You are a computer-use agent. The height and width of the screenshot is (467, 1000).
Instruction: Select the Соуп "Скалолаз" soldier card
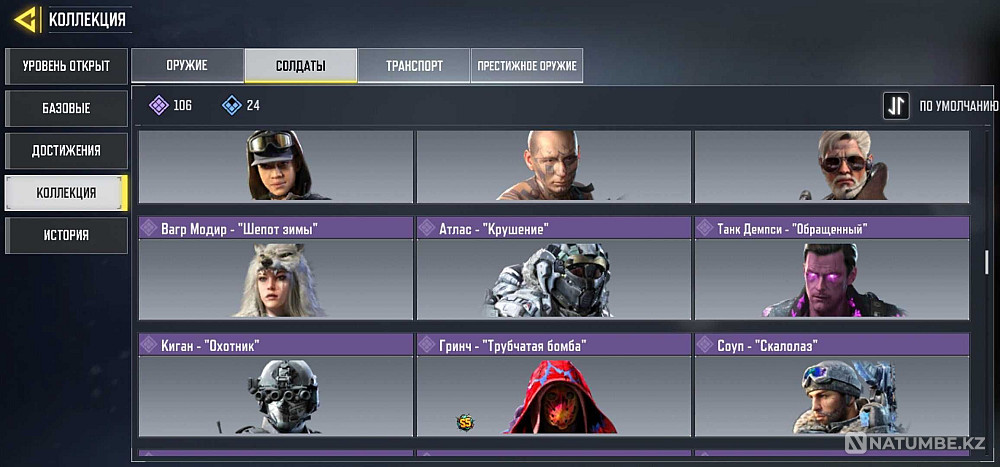(831, 385)
